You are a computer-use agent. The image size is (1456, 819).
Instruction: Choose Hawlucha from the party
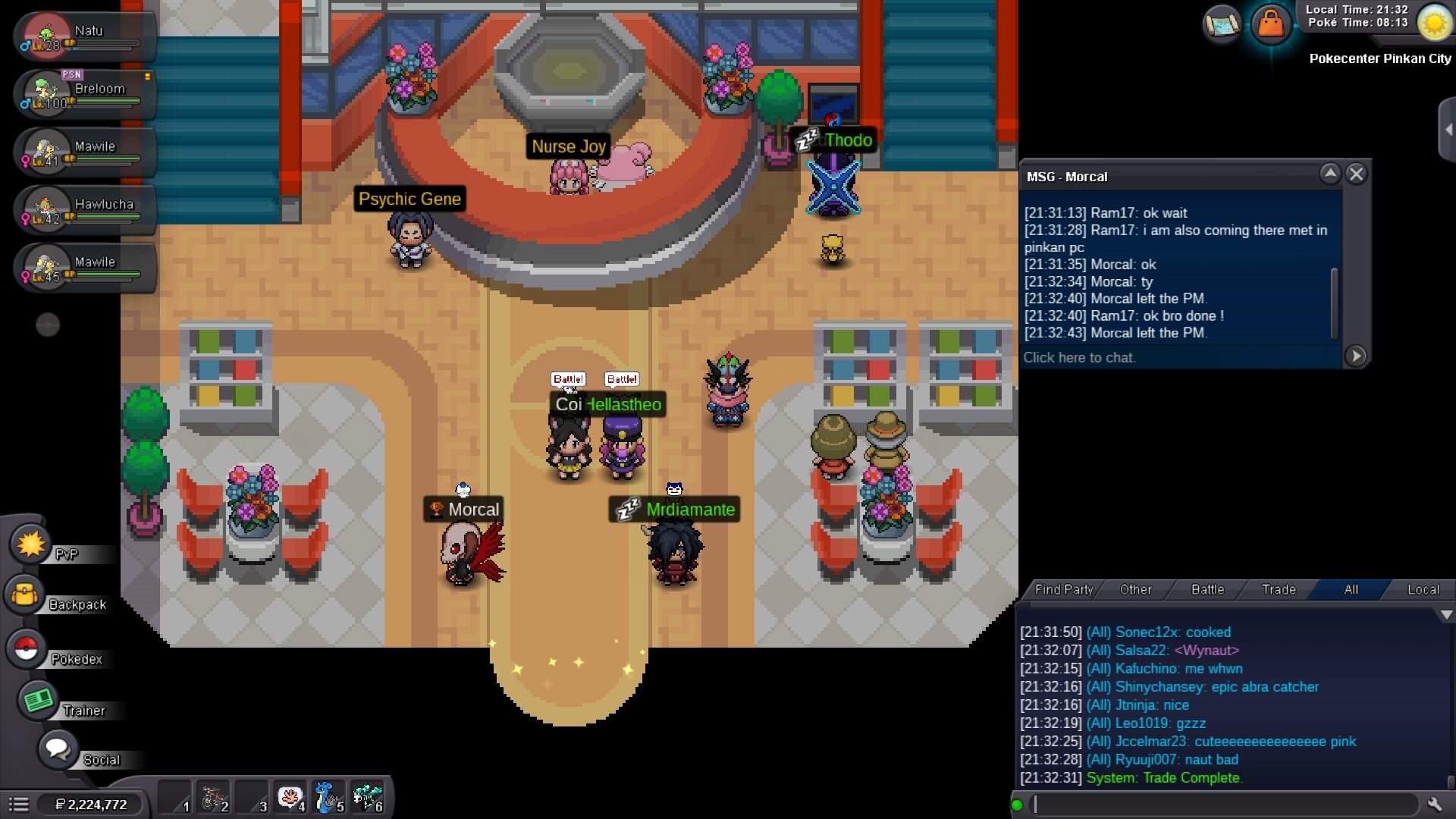(x=83, y=210)
